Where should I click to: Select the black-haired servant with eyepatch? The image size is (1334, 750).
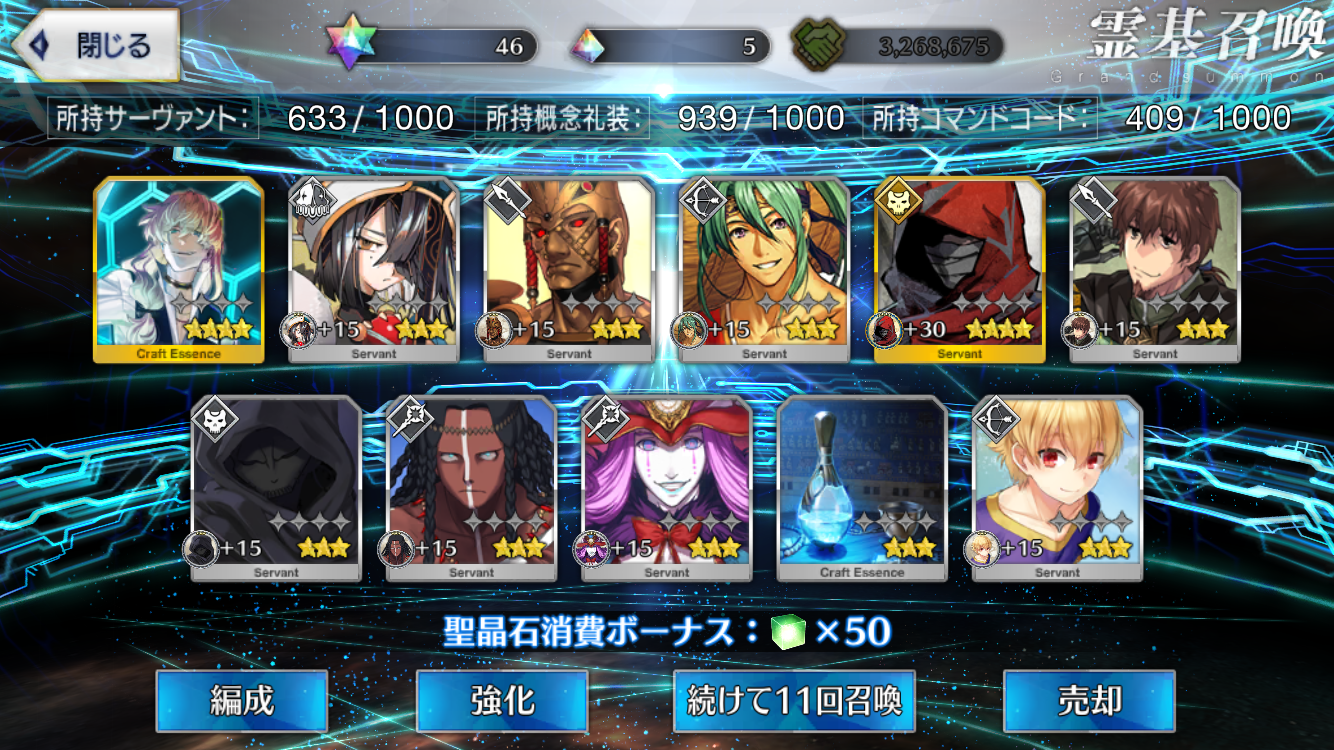374,269
